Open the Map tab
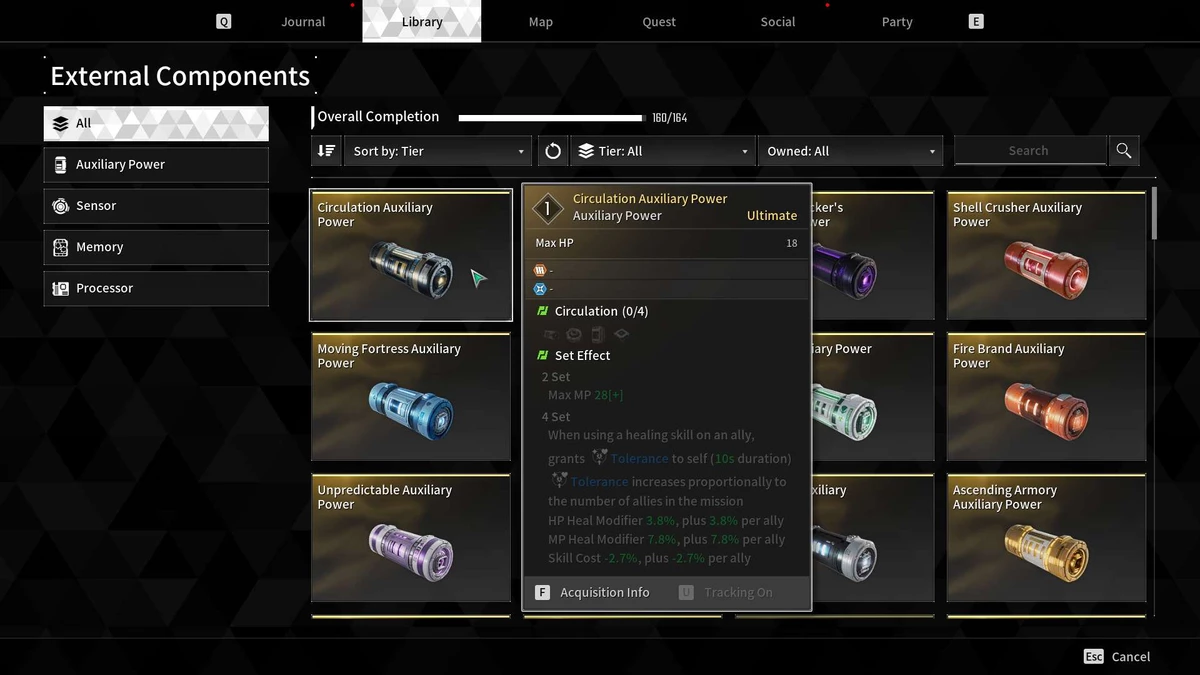Screen dimensions: 1200x675 coord(540,22)
